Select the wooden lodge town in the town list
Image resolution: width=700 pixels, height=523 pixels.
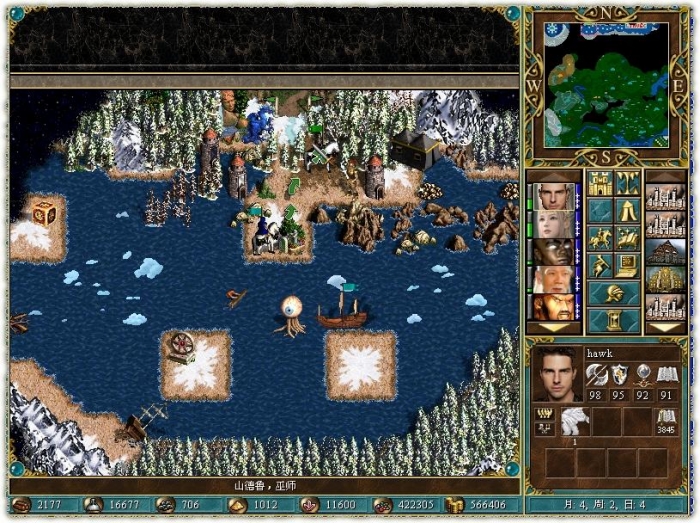coord(665,251)
